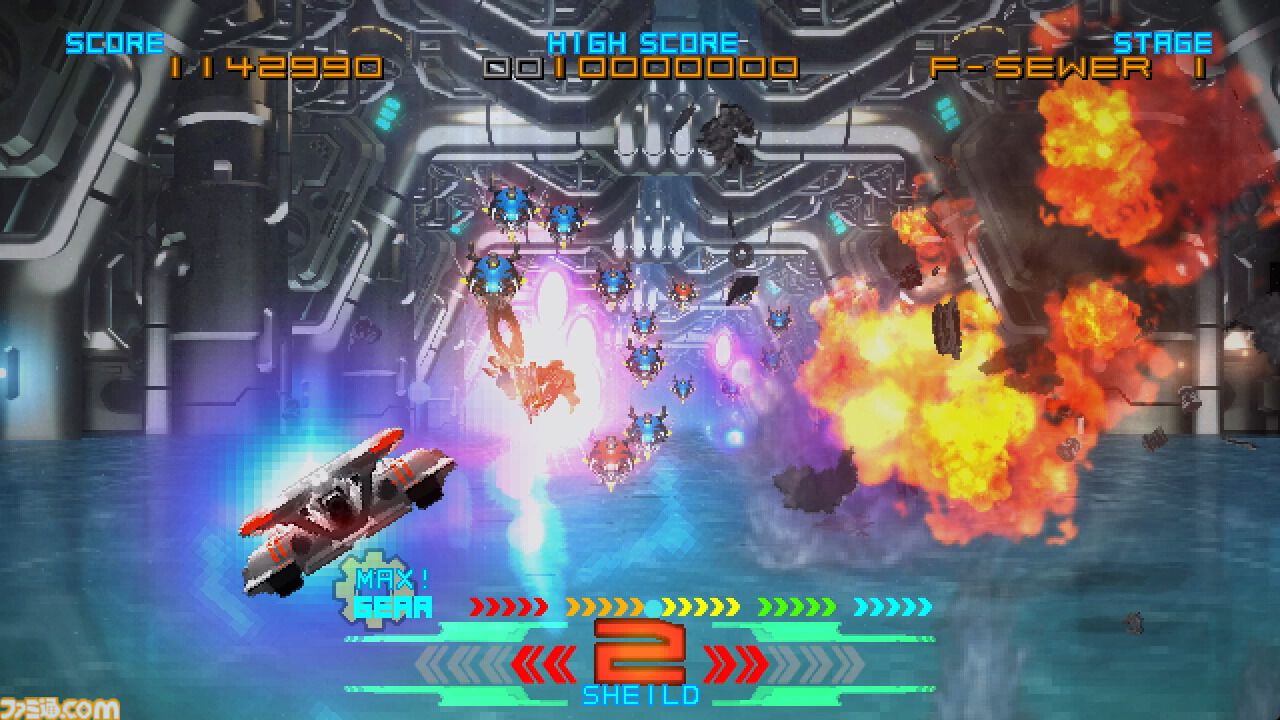Toggle the cyan segment of the gear gauge
This screenshot has height=720, width=1280.
point(890,605)
